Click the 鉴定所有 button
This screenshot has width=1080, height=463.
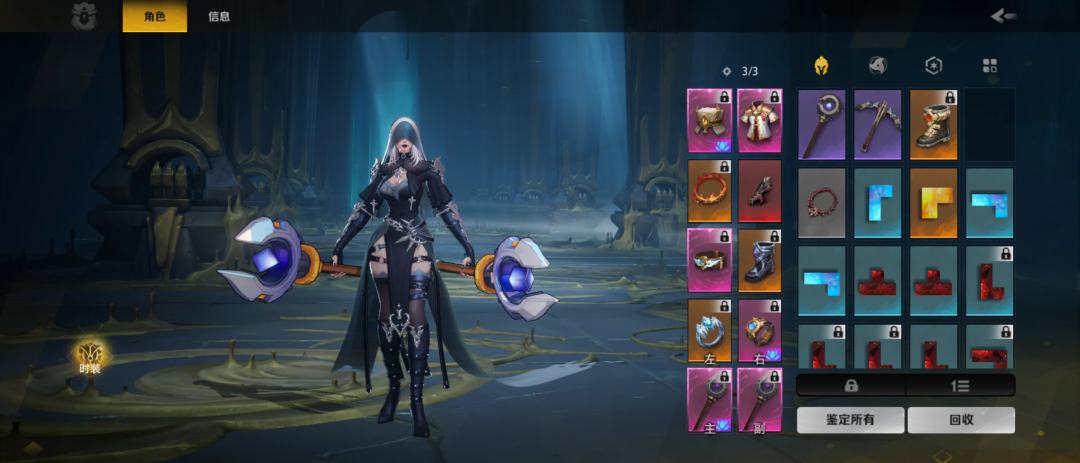[x=850, y=420]
